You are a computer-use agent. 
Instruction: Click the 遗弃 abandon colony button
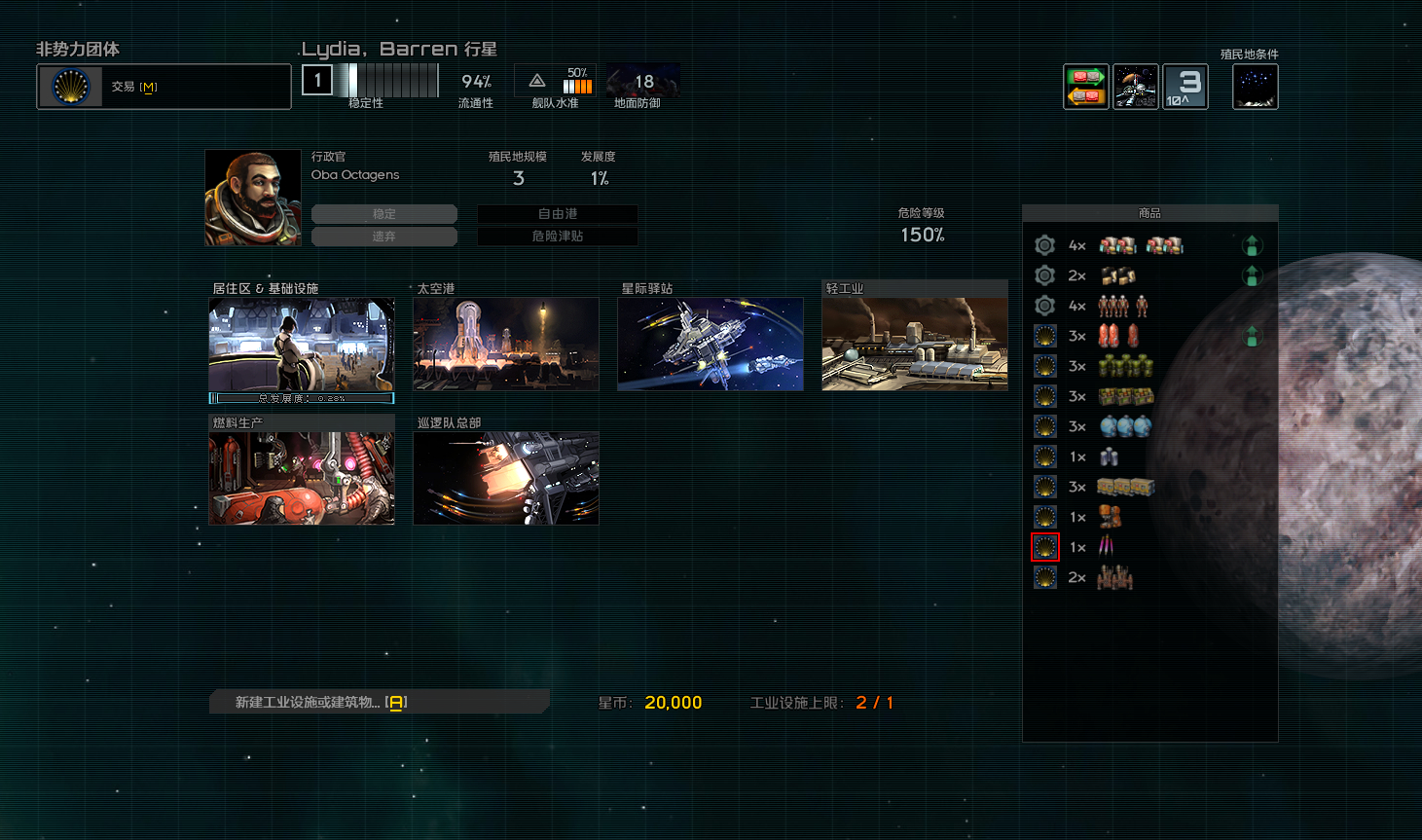click(384, 237)
